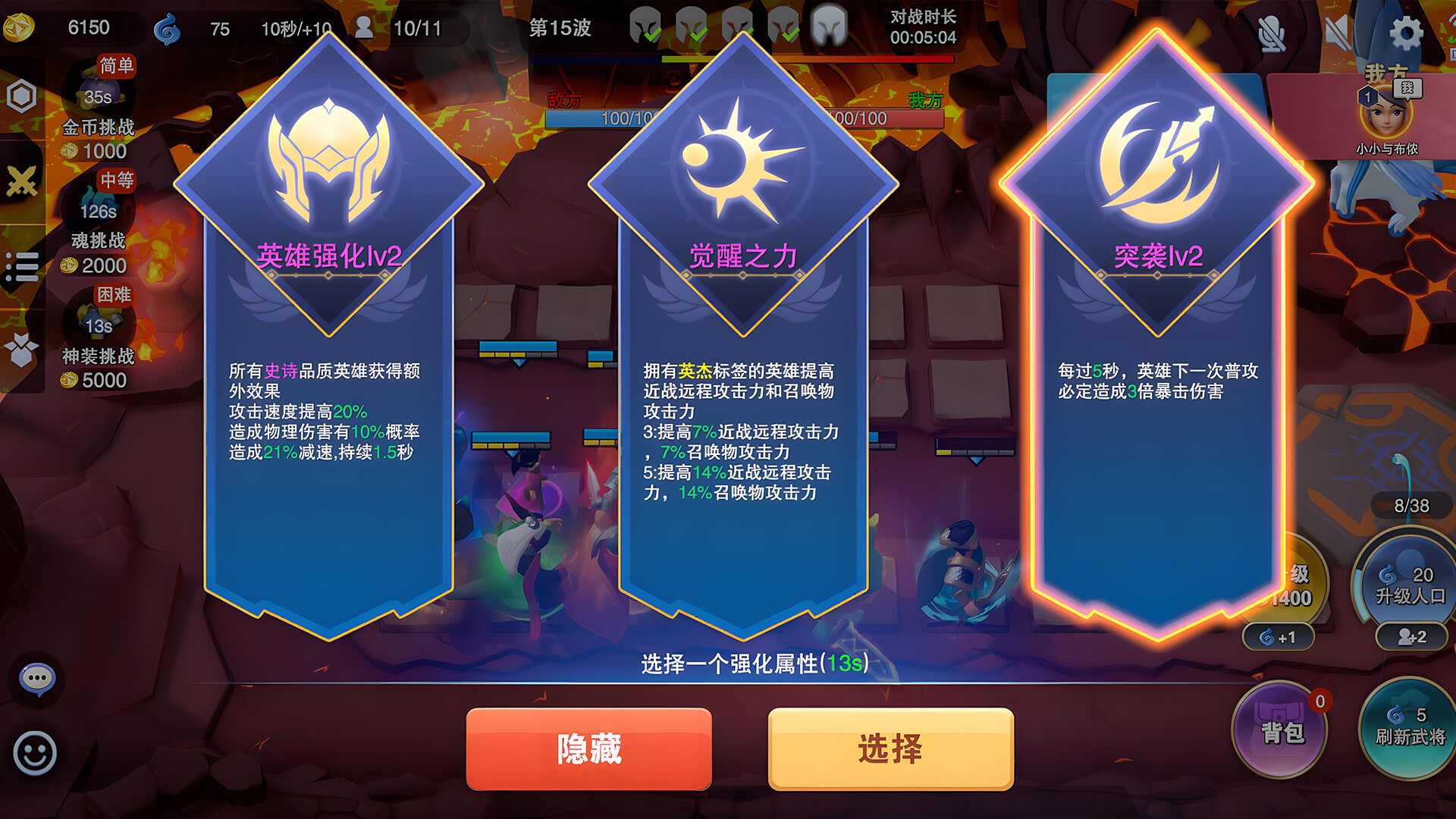The width and height of the screenshot is (1456, 819).
Task: Open the smiley emote panel
Action: 36,751
